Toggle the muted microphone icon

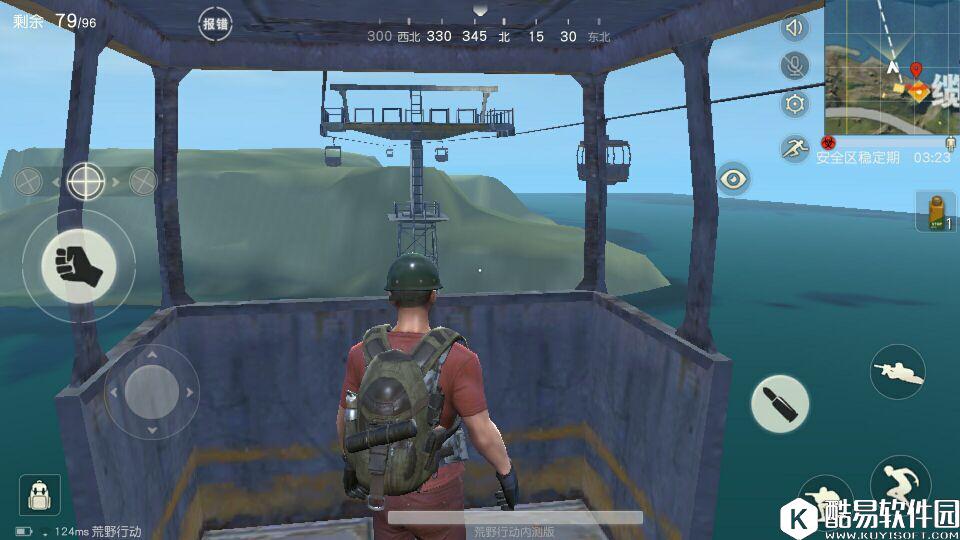tap(795, 66)
